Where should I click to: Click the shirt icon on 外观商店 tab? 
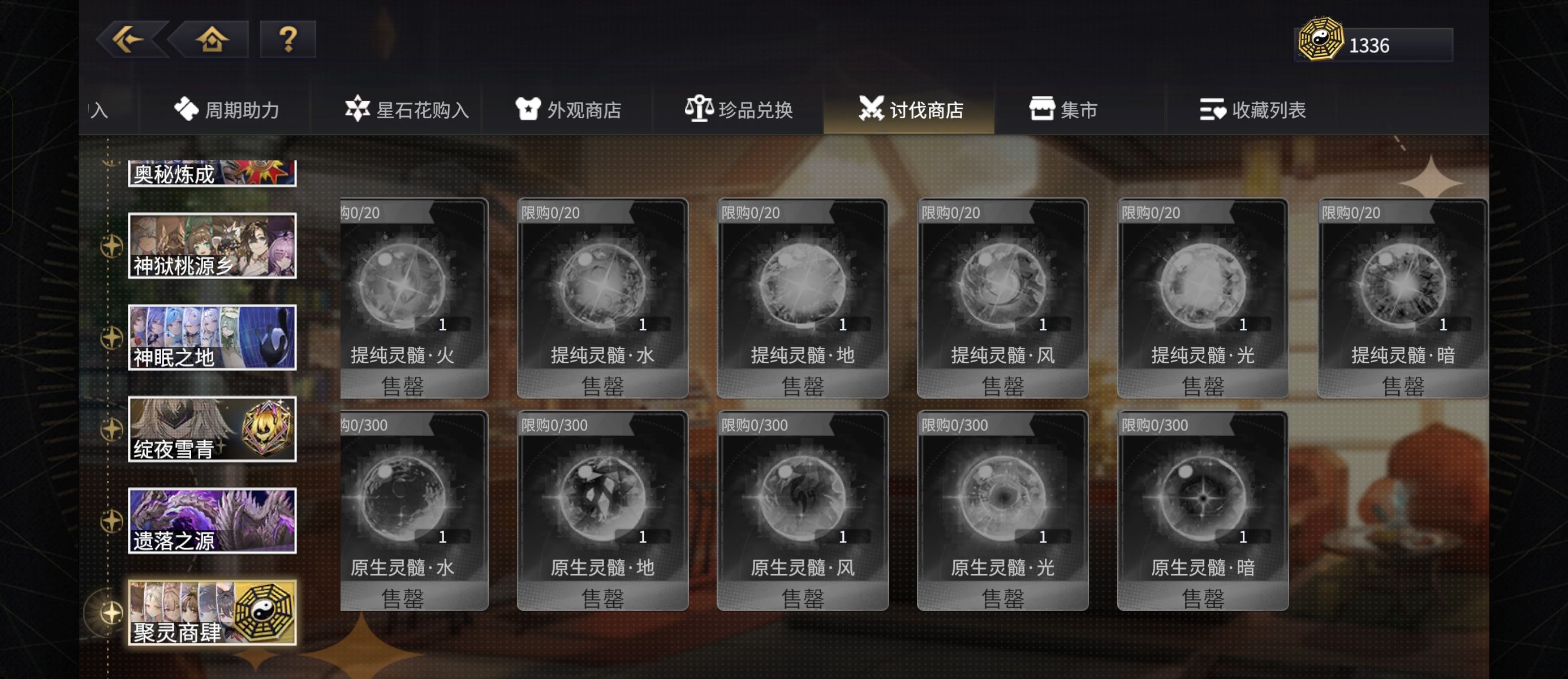point(529,109)
